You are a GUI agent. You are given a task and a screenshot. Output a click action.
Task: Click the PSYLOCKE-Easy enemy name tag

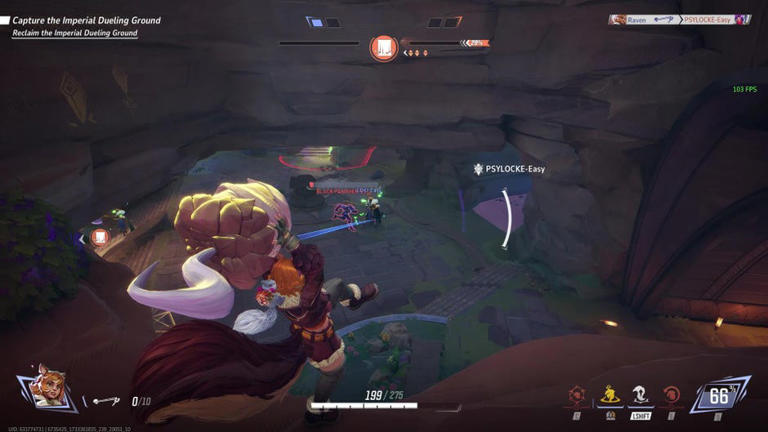point(509,170)
